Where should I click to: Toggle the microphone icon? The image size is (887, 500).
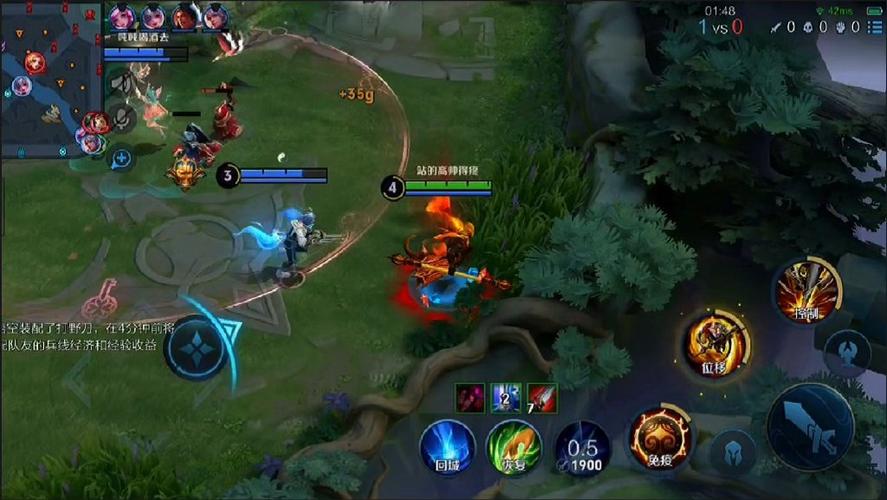pyautogui.click(x=121, y=118)
